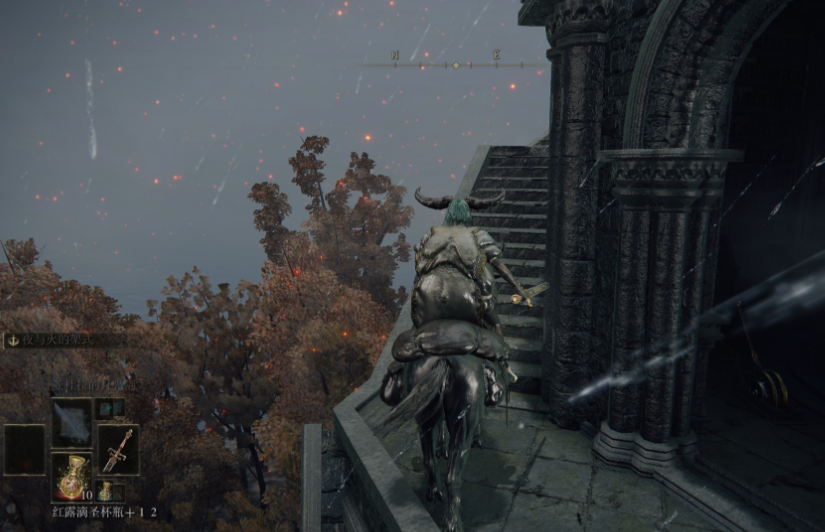Select the spell slot above the flask

71,419
